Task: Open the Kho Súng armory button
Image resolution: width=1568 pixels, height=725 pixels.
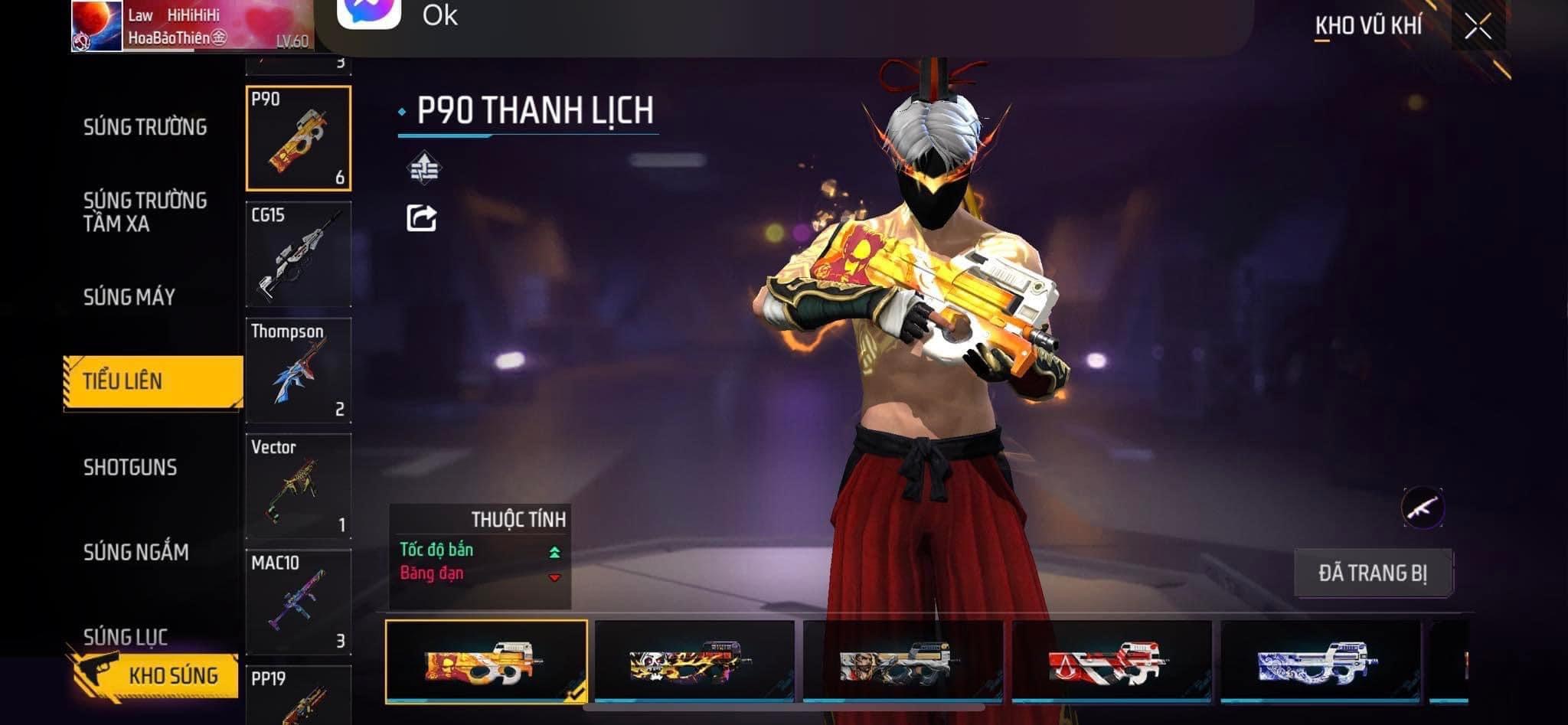Action: coord(153,675)
